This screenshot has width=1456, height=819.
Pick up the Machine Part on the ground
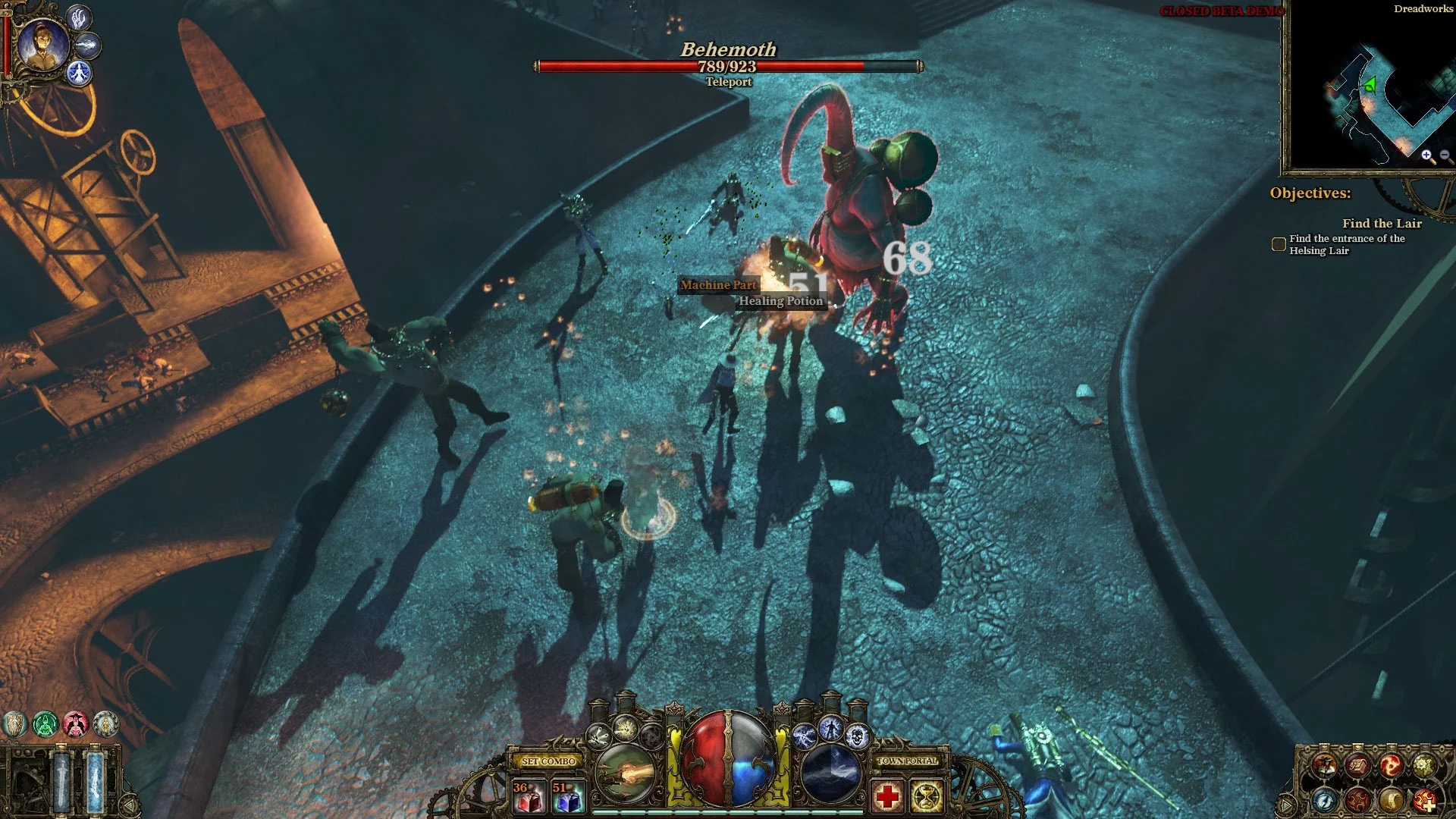[718, 286]
